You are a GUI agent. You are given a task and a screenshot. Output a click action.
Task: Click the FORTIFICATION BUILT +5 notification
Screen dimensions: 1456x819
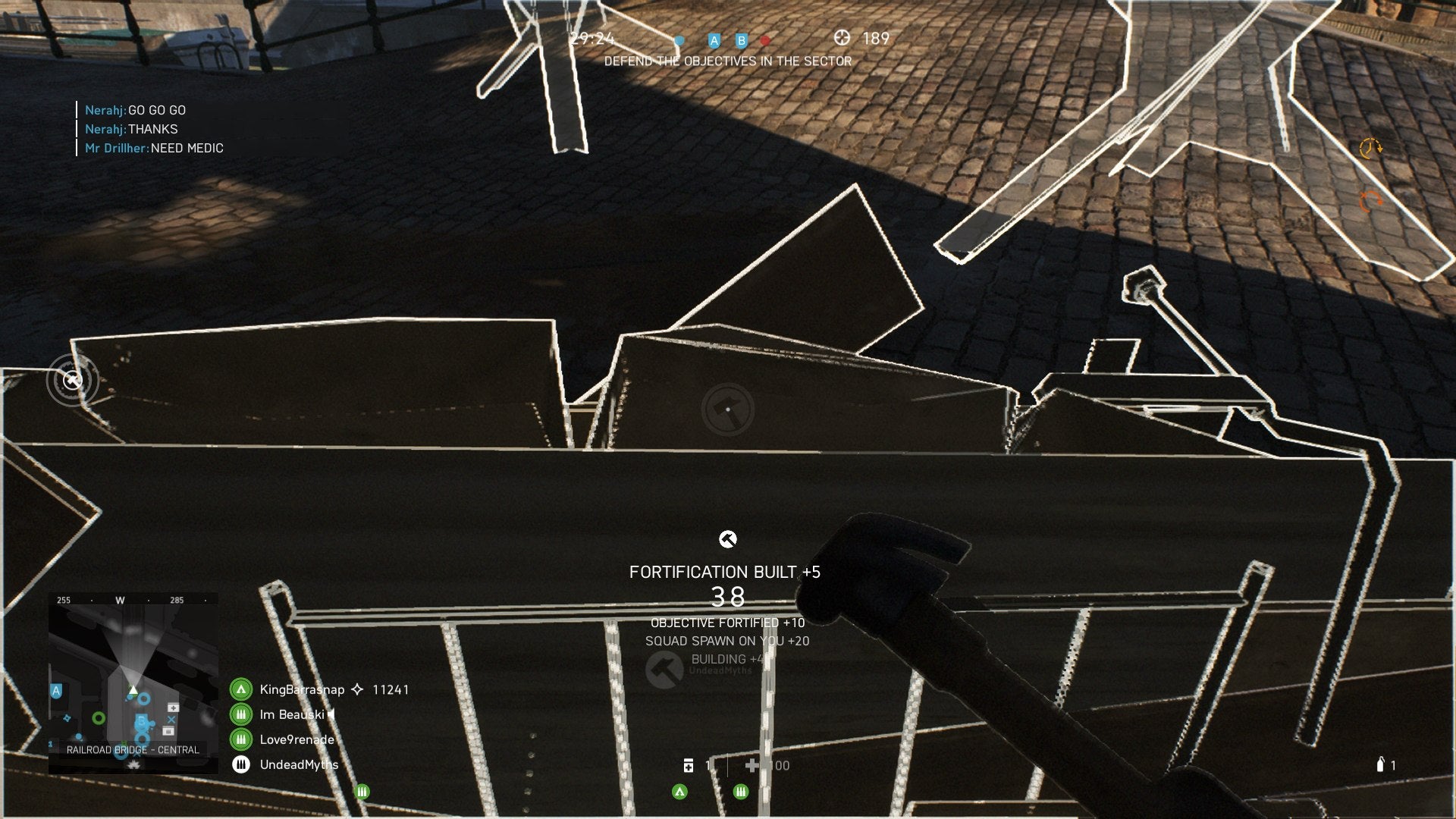pos(725,573)
